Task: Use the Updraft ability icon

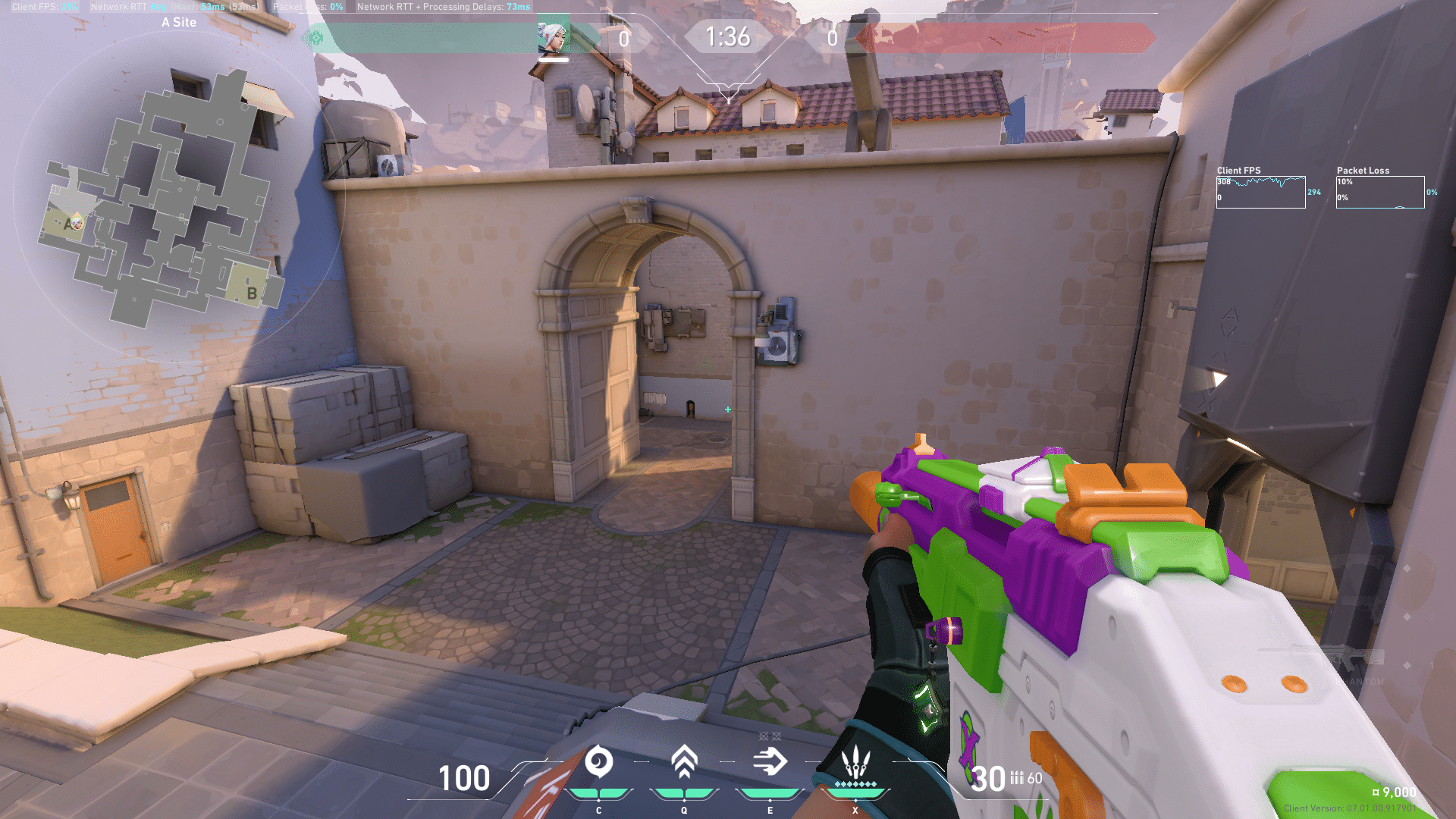Action: click(684, 761)
